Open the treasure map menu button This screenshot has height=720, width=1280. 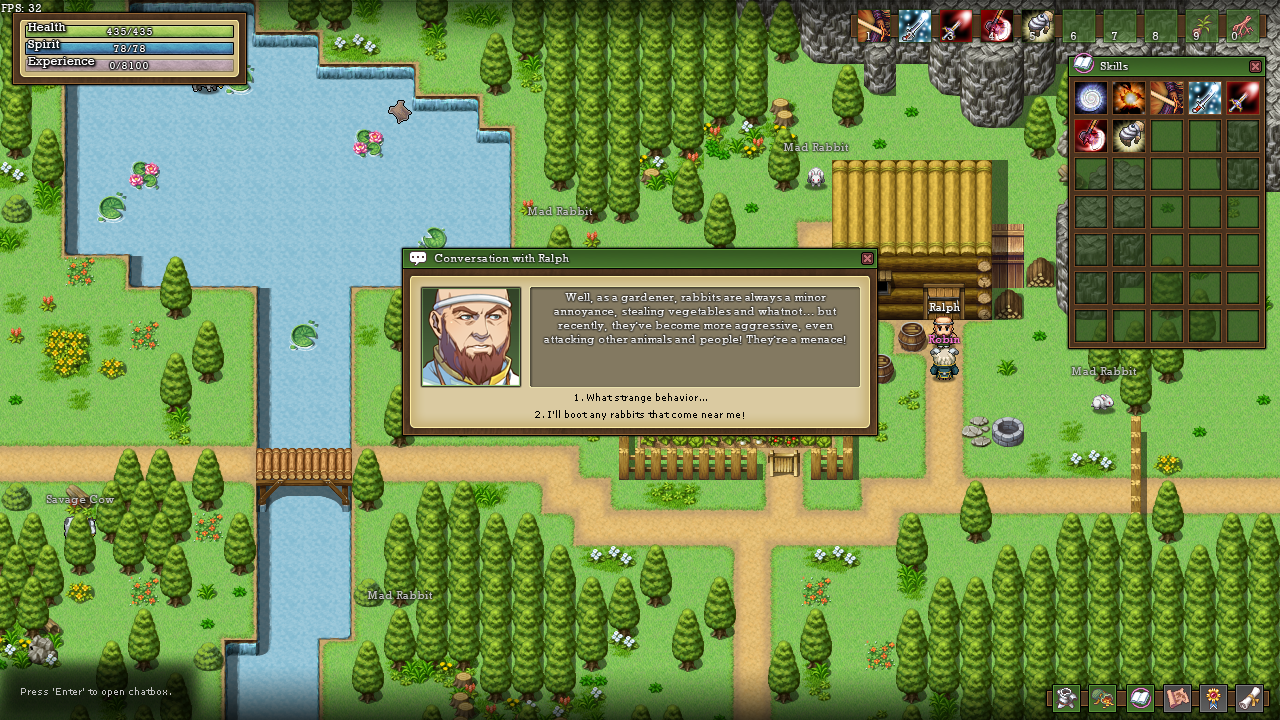[x=1177, y=698]
